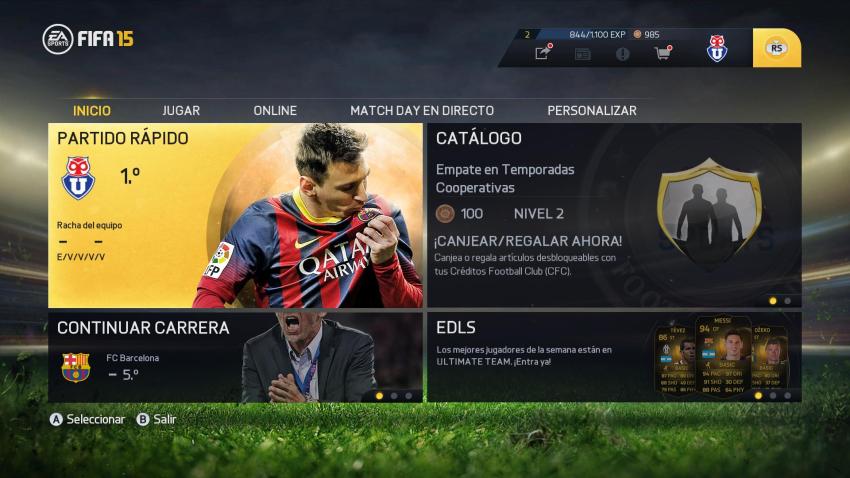850x478 pixels.
Task: Click the yellow RS profile button
Action: click(776, 48)
